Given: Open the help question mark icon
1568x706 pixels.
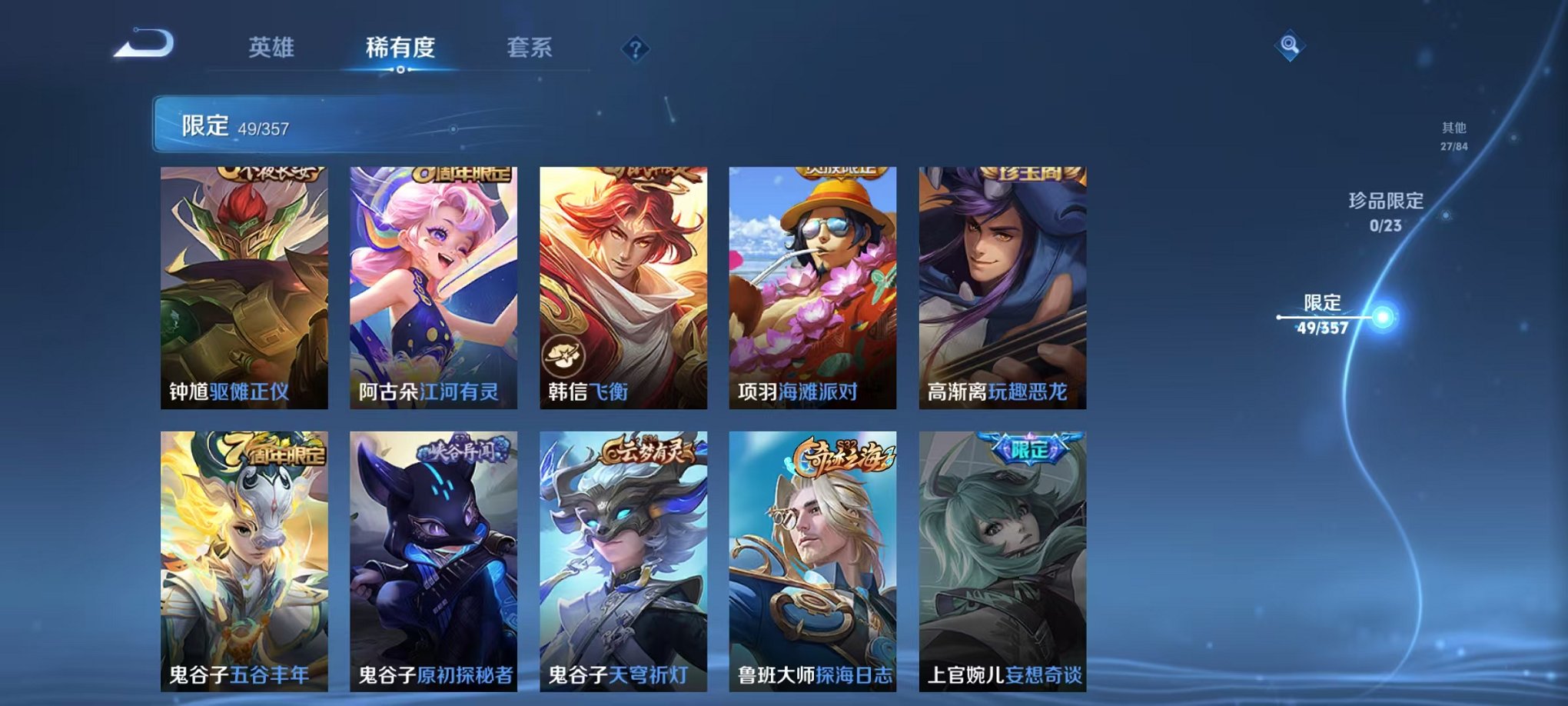Looking at the screenshot, I should click(634, 49).
